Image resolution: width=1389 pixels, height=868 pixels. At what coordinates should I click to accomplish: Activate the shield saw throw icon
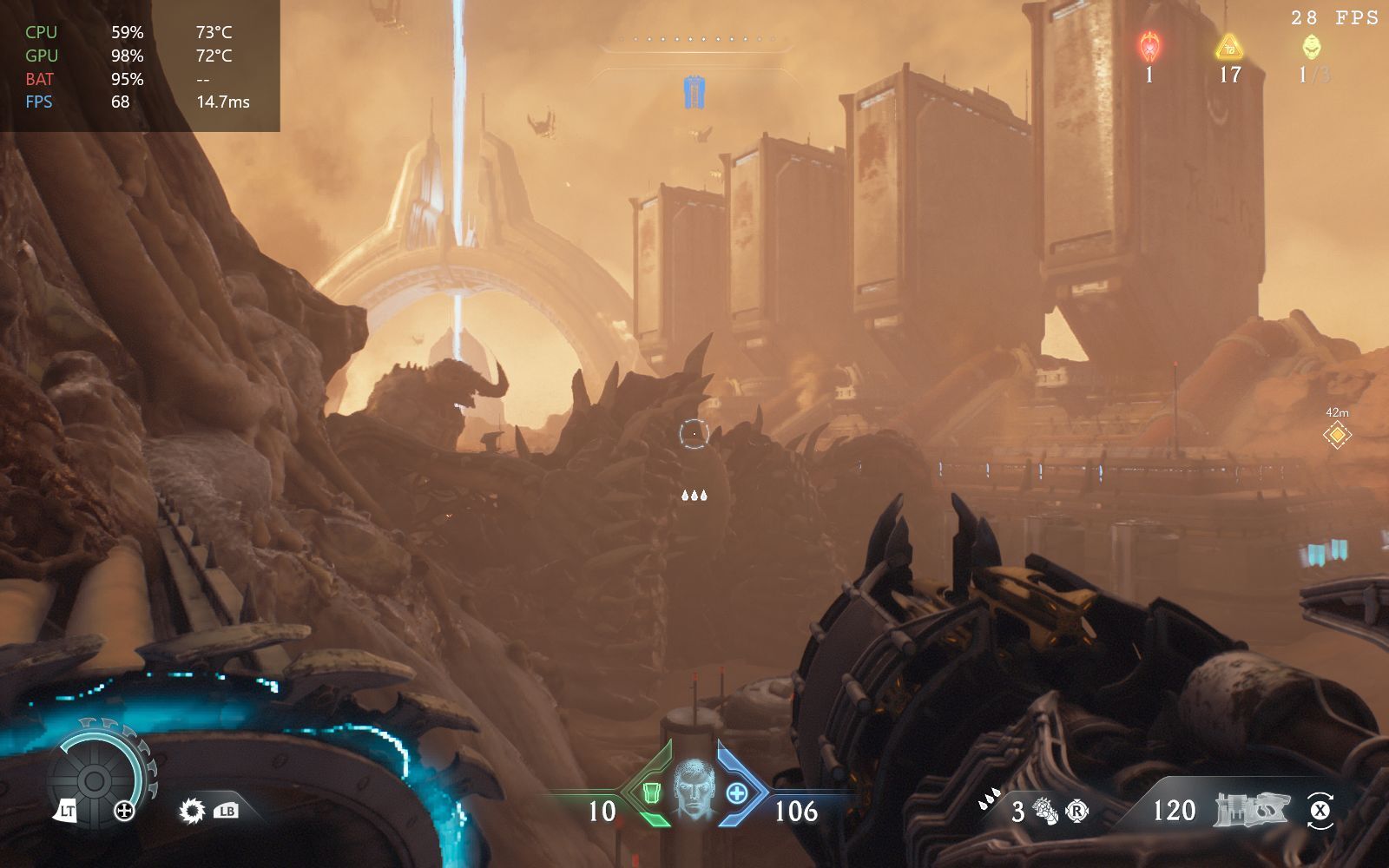(x=192, y=812)
